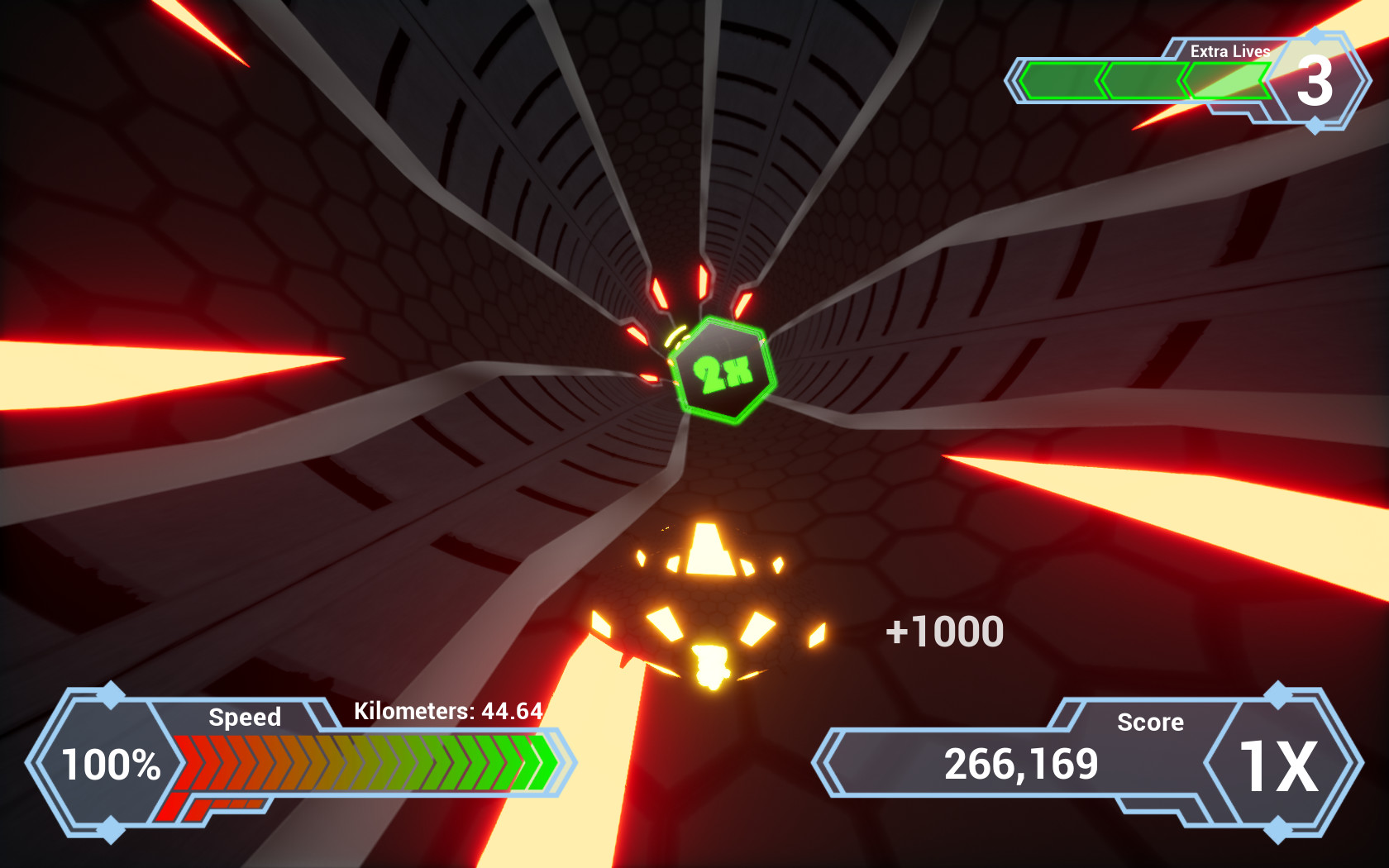
Task: Click the 266,169 score value
Action: coord(1022,763)
